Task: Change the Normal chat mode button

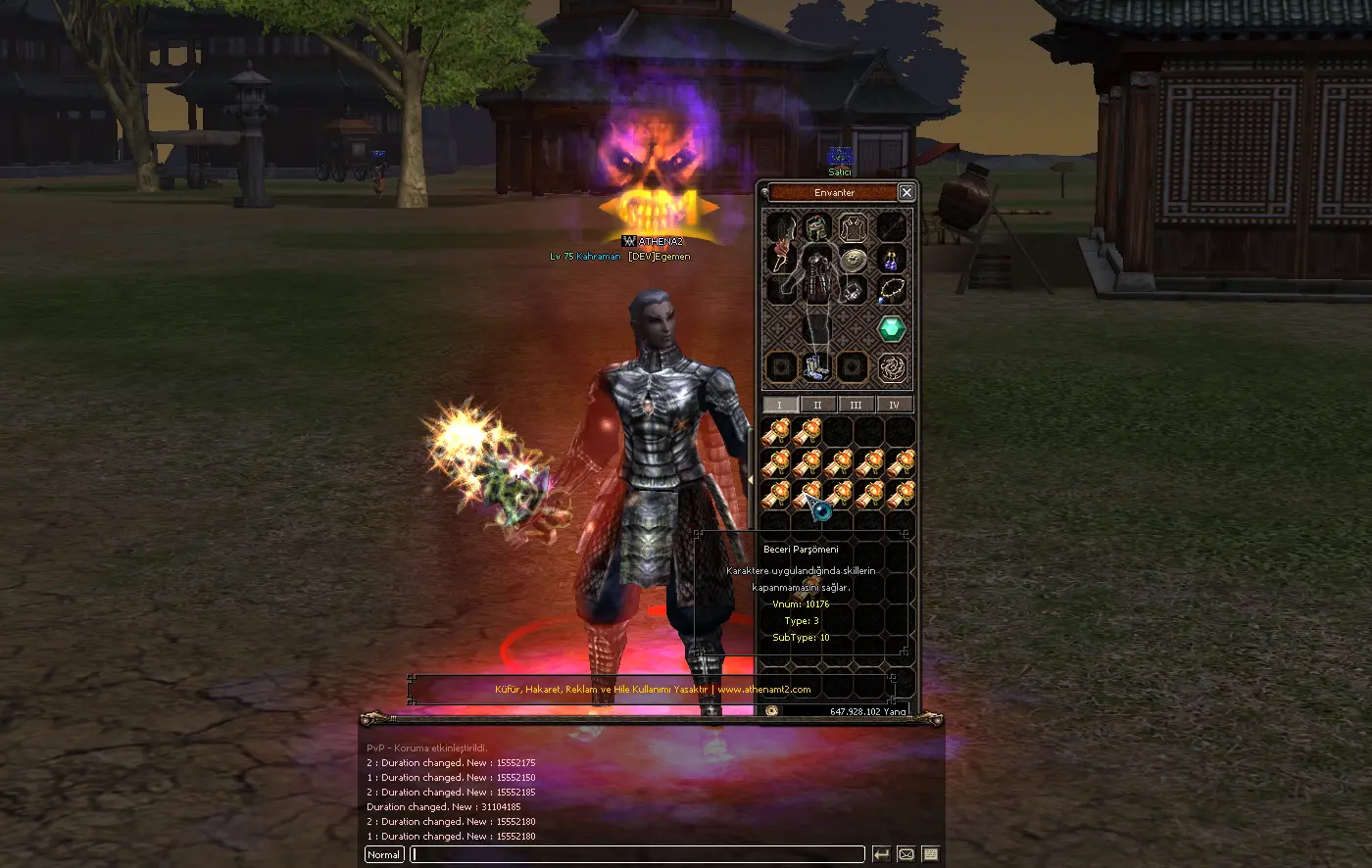Action: pyautogui.click(x=384, y=854)
